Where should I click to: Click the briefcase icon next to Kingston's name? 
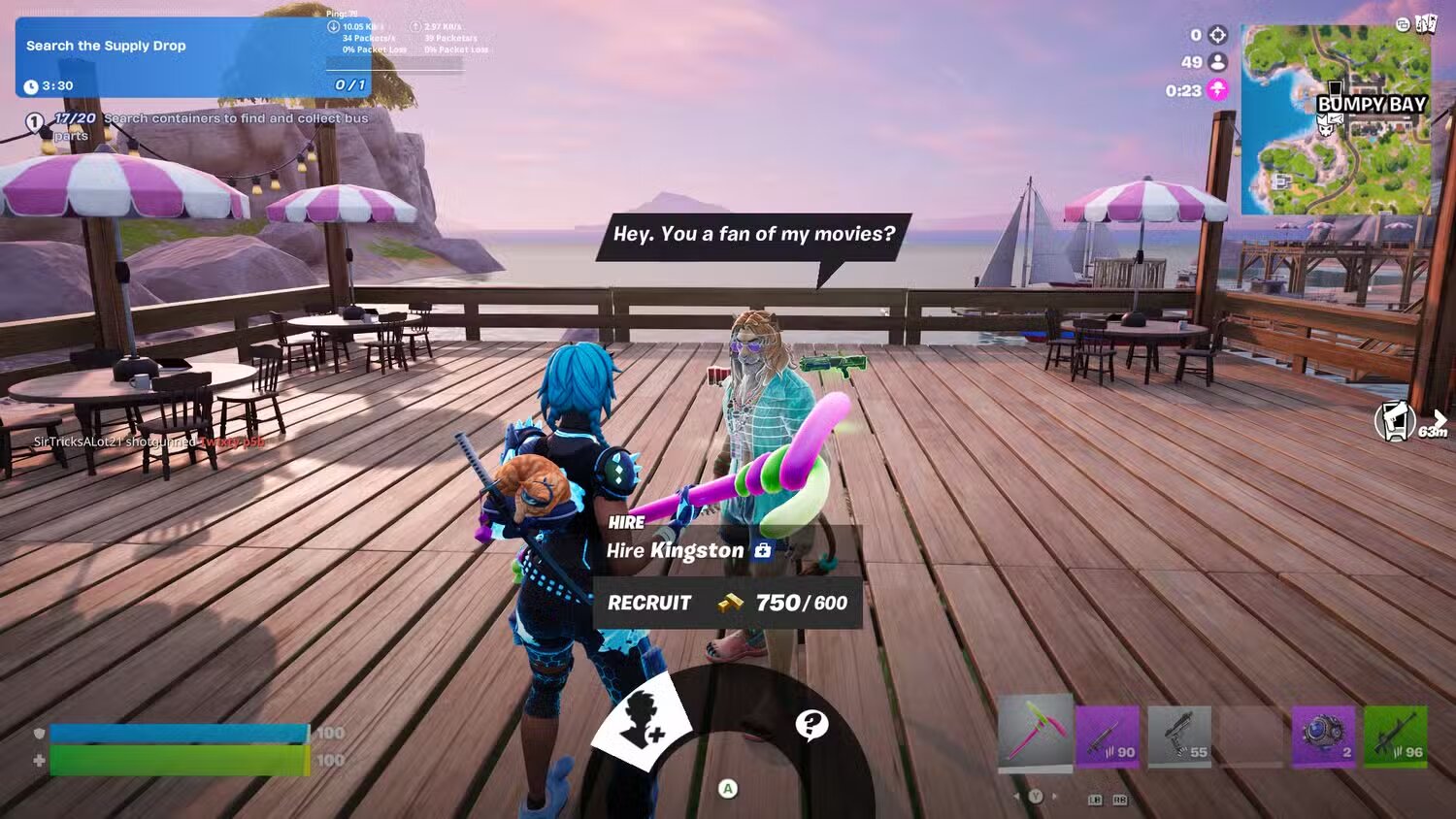pyautogui.click(x=764, y=550)
